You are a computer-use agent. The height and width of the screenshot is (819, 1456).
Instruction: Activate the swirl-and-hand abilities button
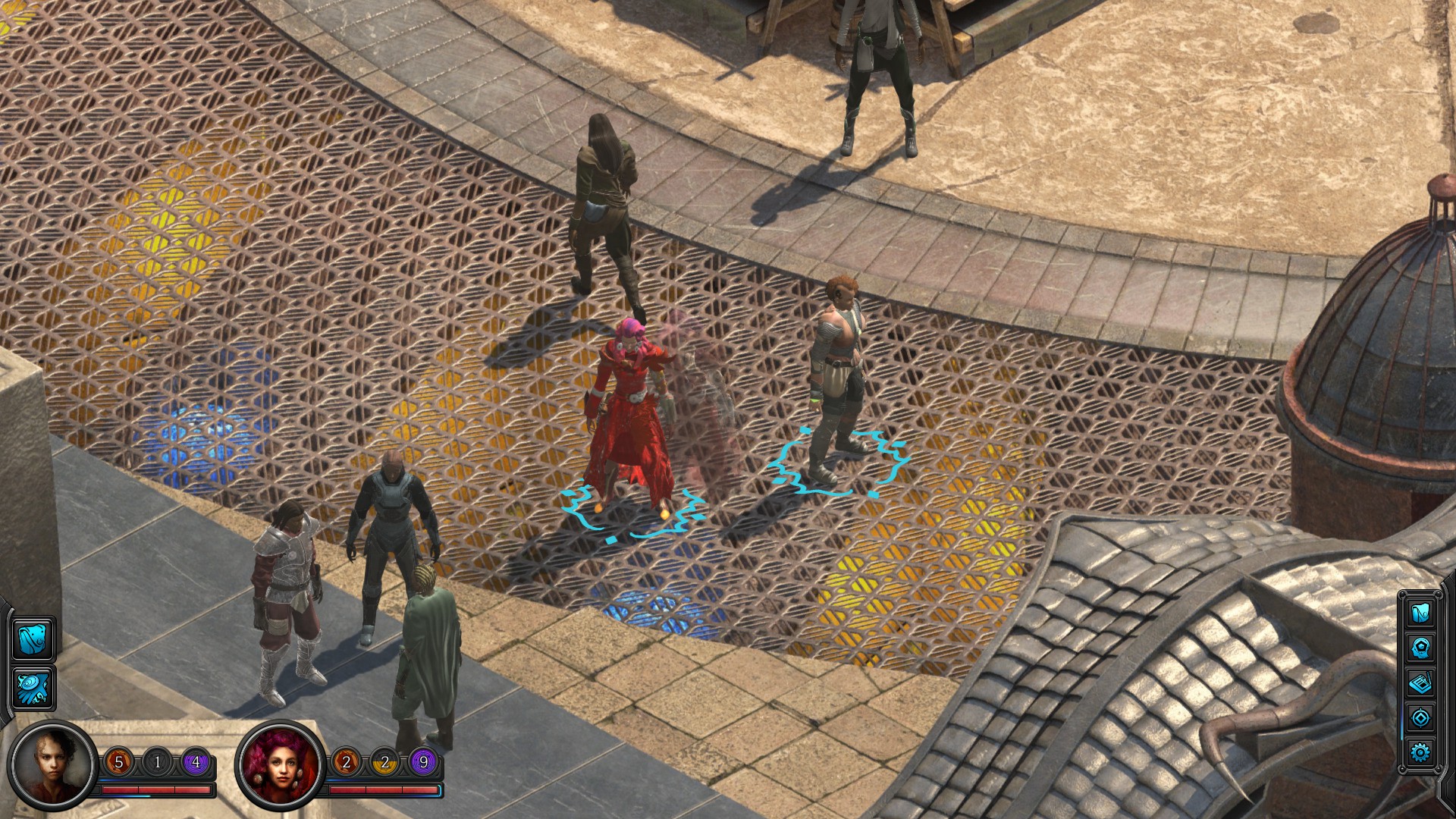pyautogui.click(x=33, y=688)
